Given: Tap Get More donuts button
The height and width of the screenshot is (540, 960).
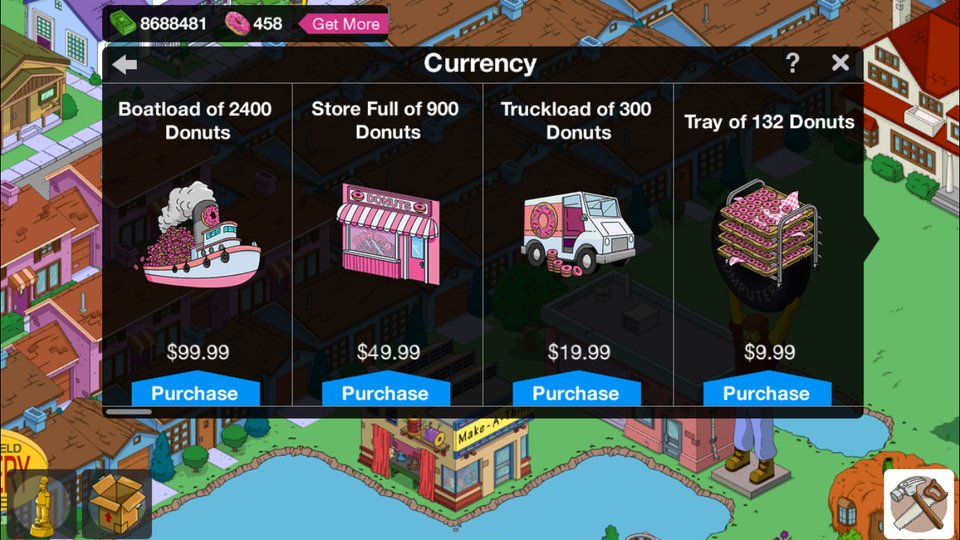Looking at the screenshot, I should pos(345,23).
